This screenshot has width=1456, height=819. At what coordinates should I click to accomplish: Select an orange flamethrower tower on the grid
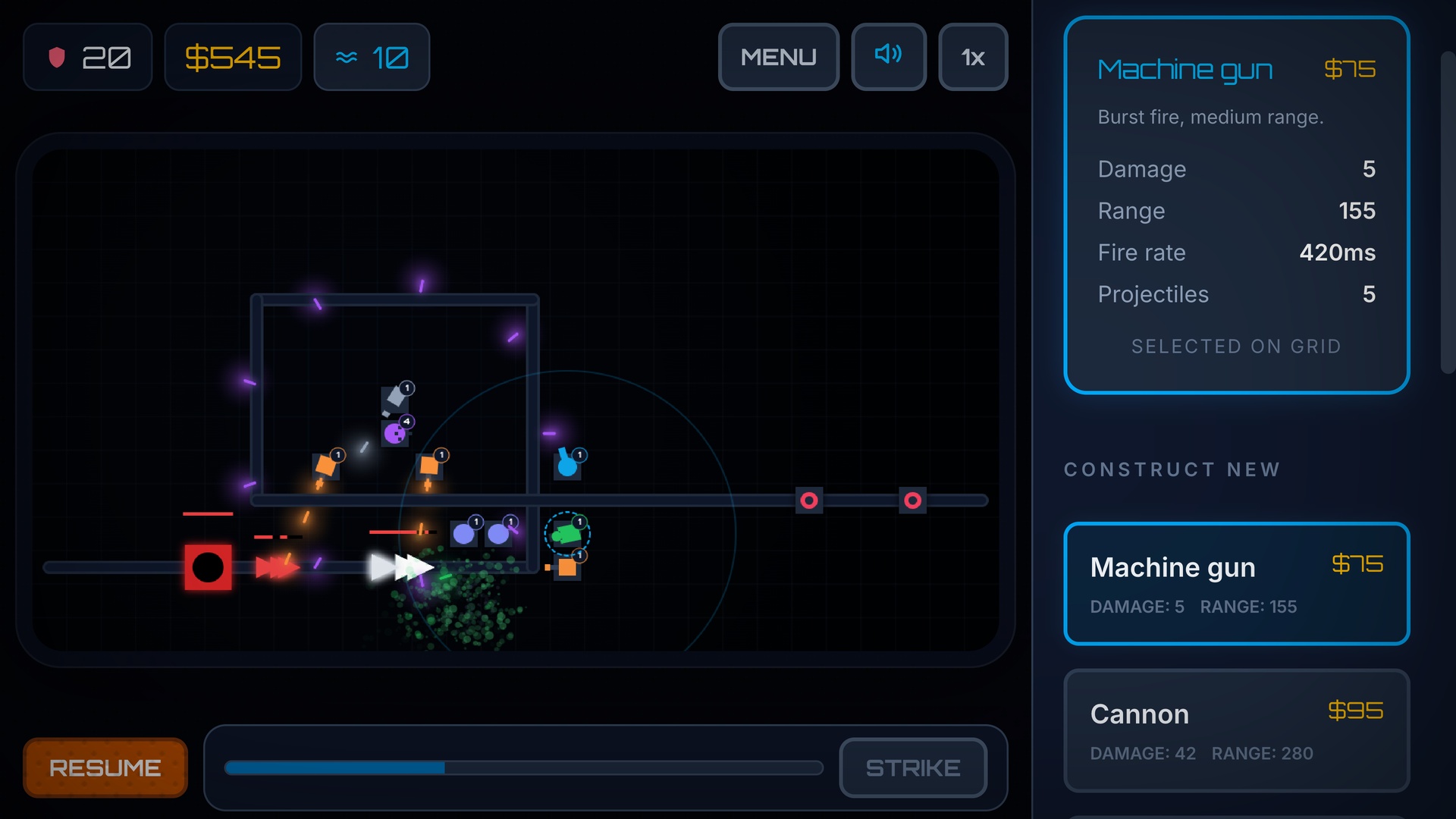[326, 465]
